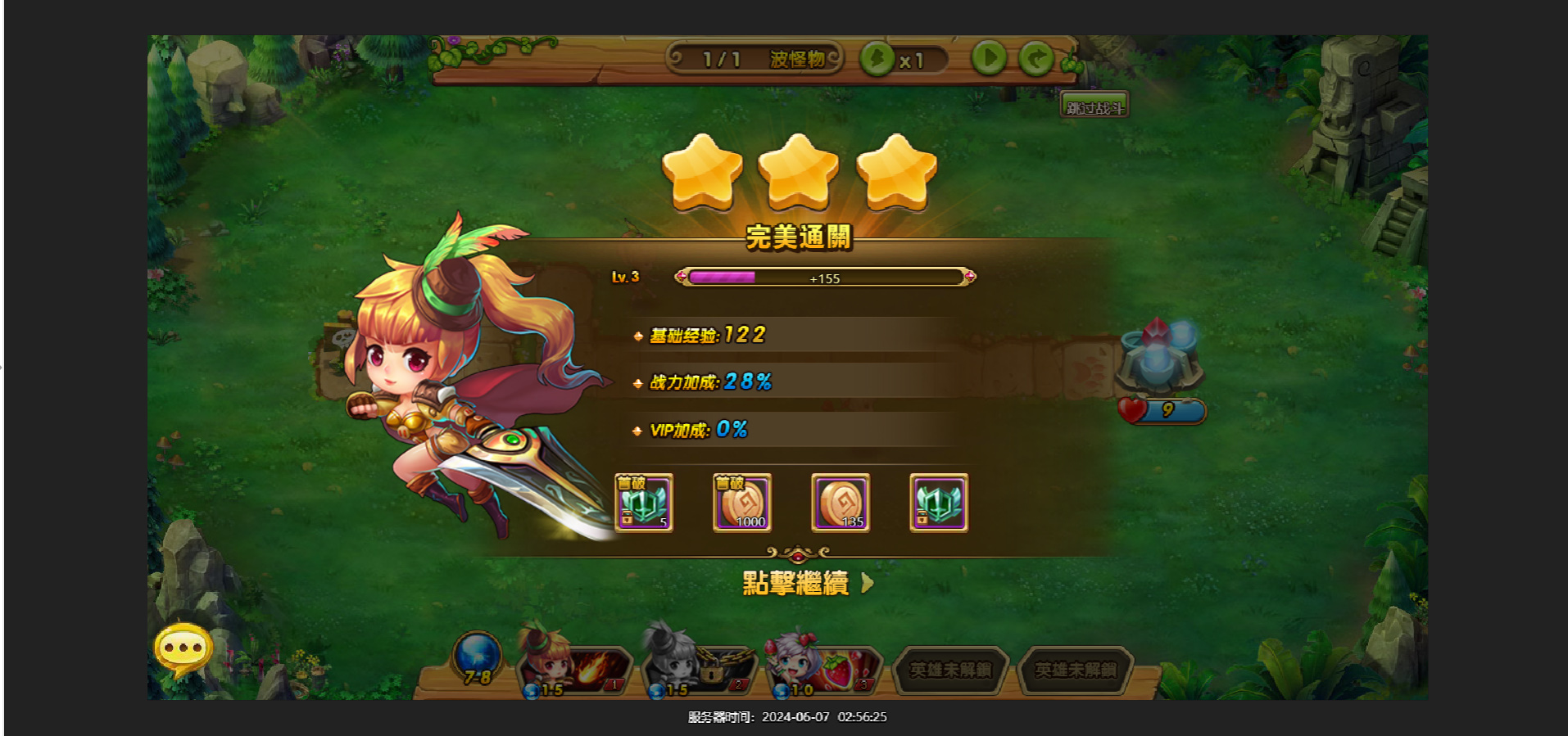The image size is (1568, 736).
Task: Select the 首破 emblem reward with quantity 5
Action: click(645, 503)
